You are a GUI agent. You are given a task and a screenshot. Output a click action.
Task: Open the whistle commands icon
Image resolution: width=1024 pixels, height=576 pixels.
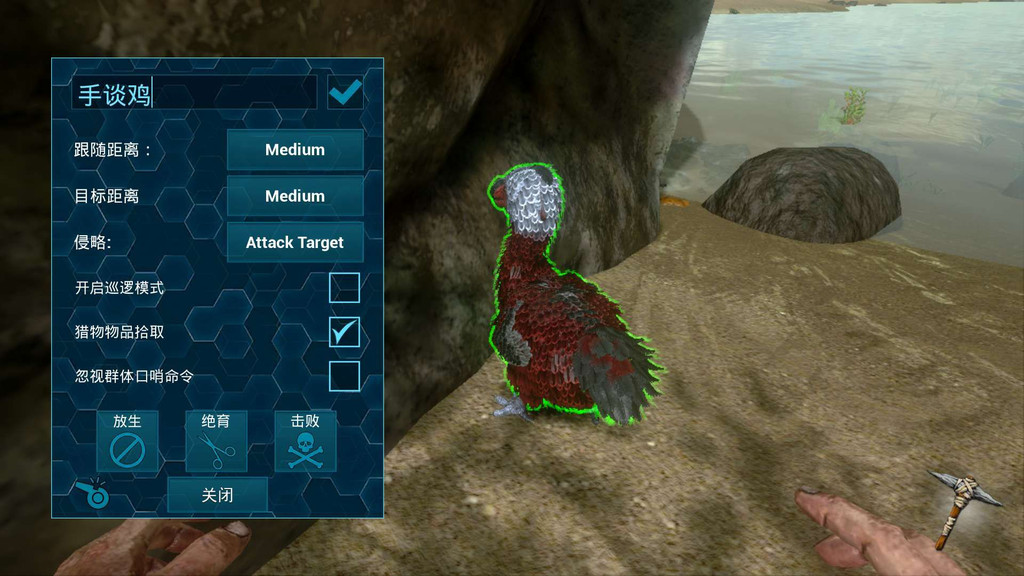click(x=92, y=491)
